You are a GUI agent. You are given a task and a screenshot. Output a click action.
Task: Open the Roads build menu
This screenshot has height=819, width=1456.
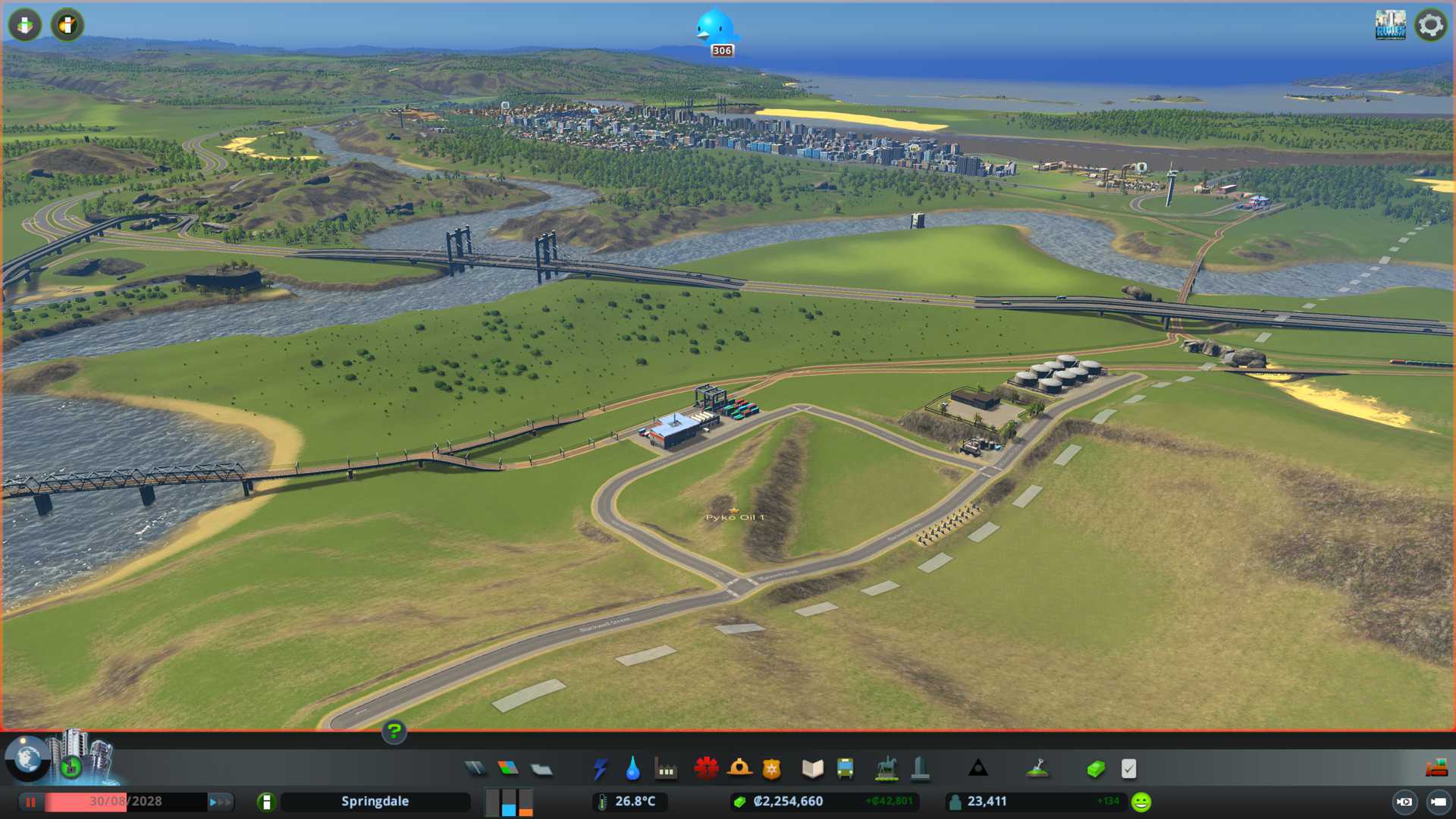pyautogui.click(x=475, y=769)
